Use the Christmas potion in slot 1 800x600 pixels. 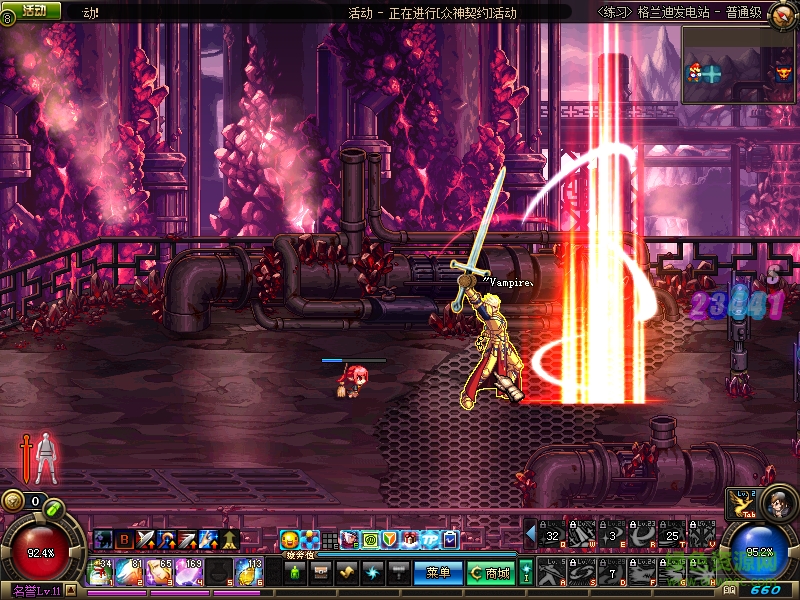pos(101,572)
